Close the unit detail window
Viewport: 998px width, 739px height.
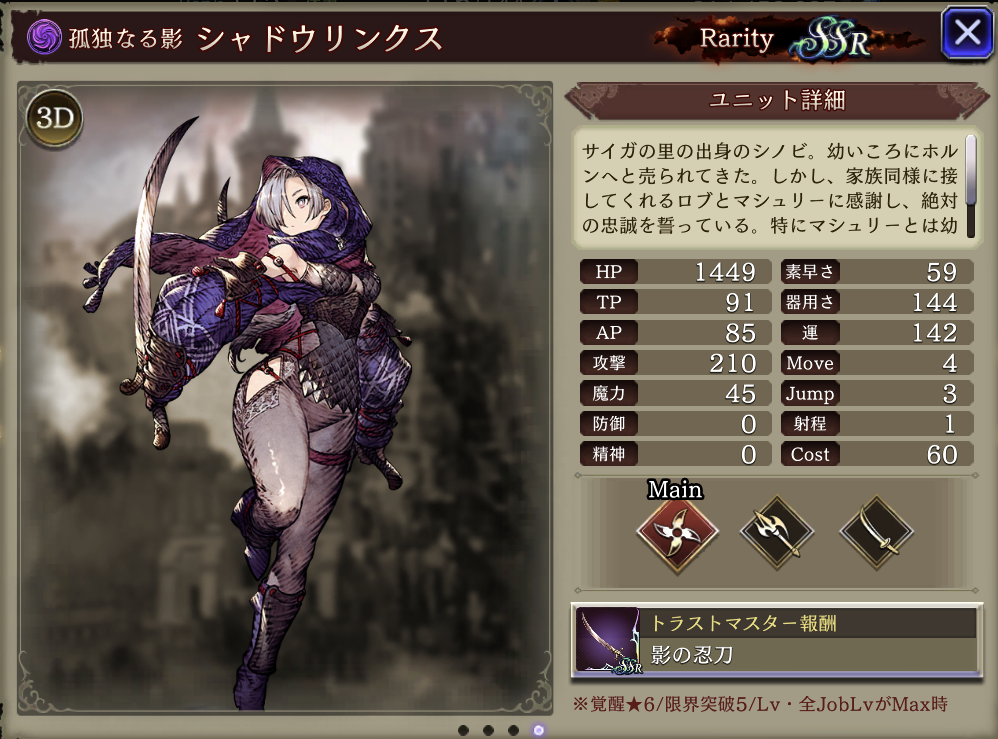967,34
